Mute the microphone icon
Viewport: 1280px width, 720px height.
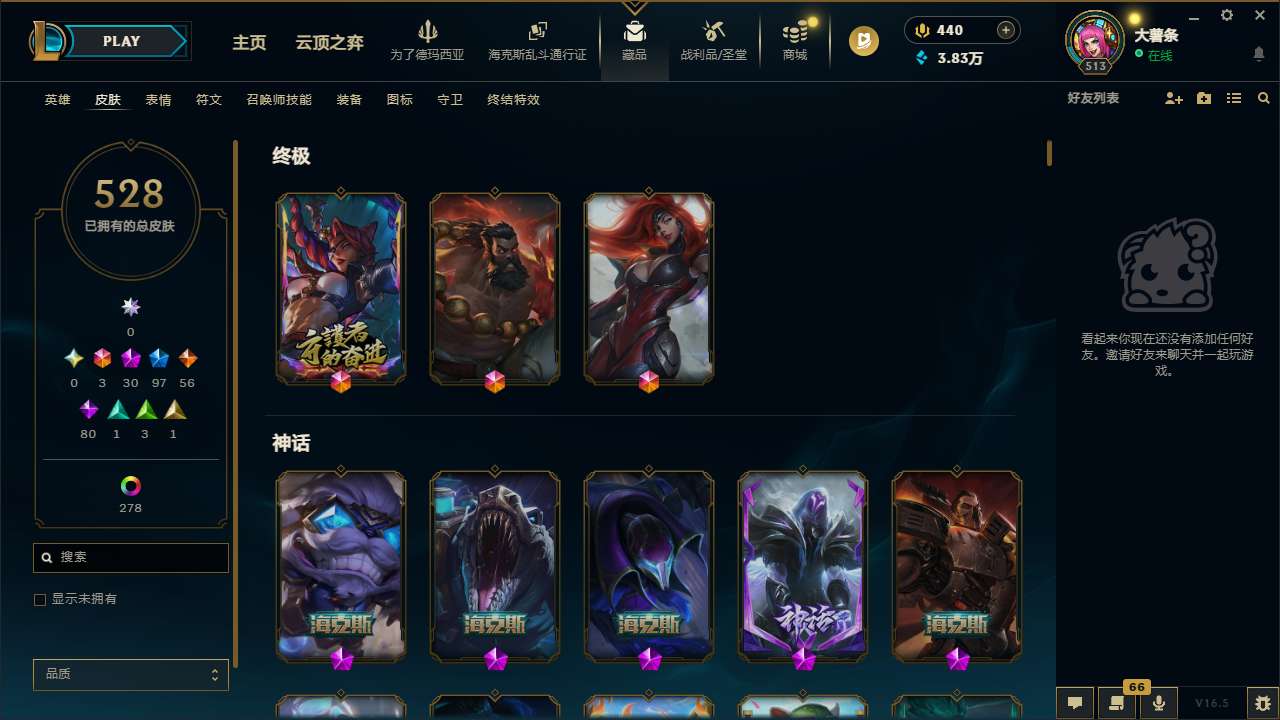coord(1158,702)
